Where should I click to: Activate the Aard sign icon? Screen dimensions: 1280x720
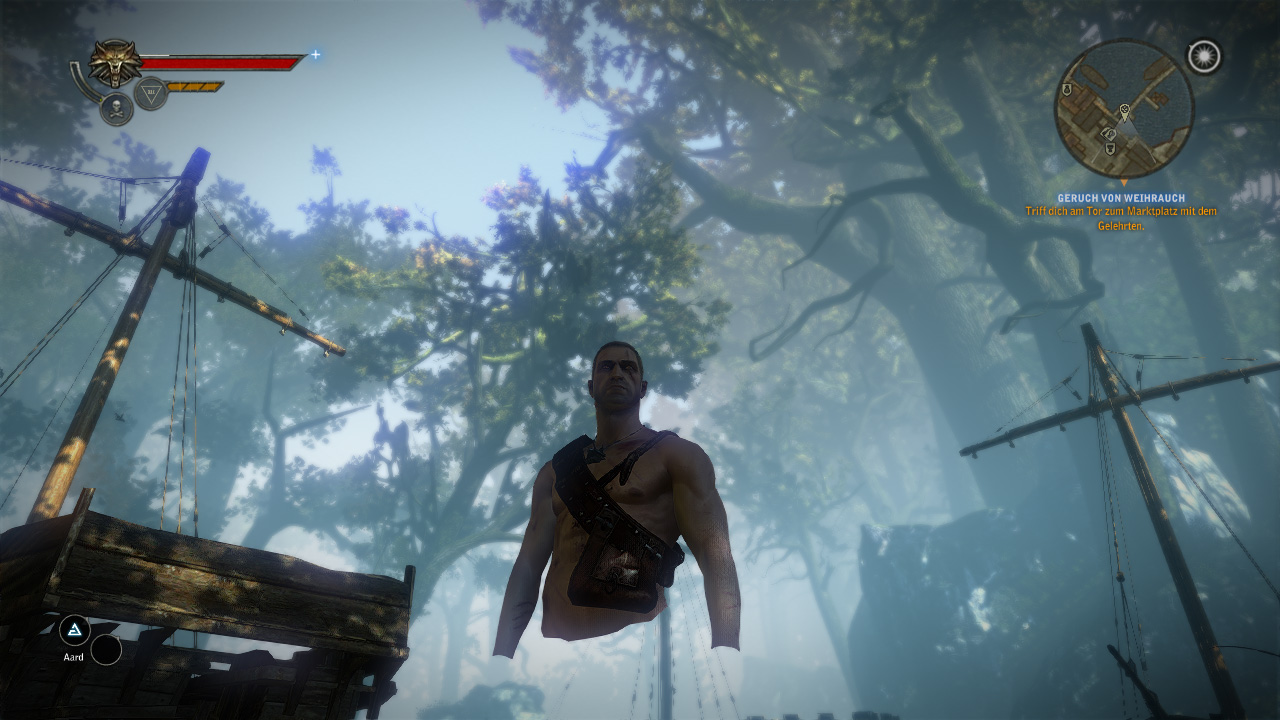(x=74, y=630)
